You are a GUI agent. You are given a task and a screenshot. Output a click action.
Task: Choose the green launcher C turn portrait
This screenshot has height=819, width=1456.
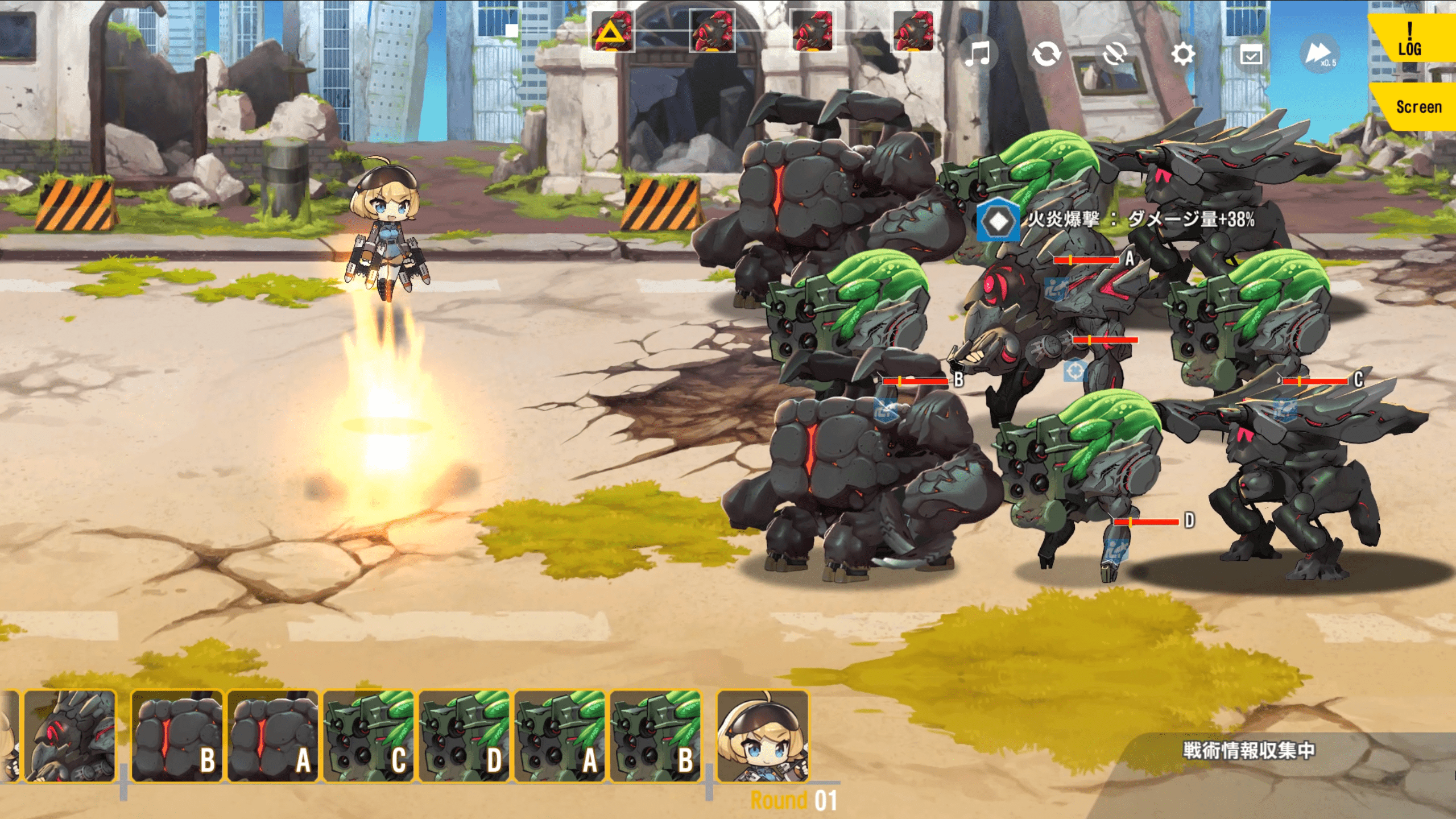click(x=369, y=736)
